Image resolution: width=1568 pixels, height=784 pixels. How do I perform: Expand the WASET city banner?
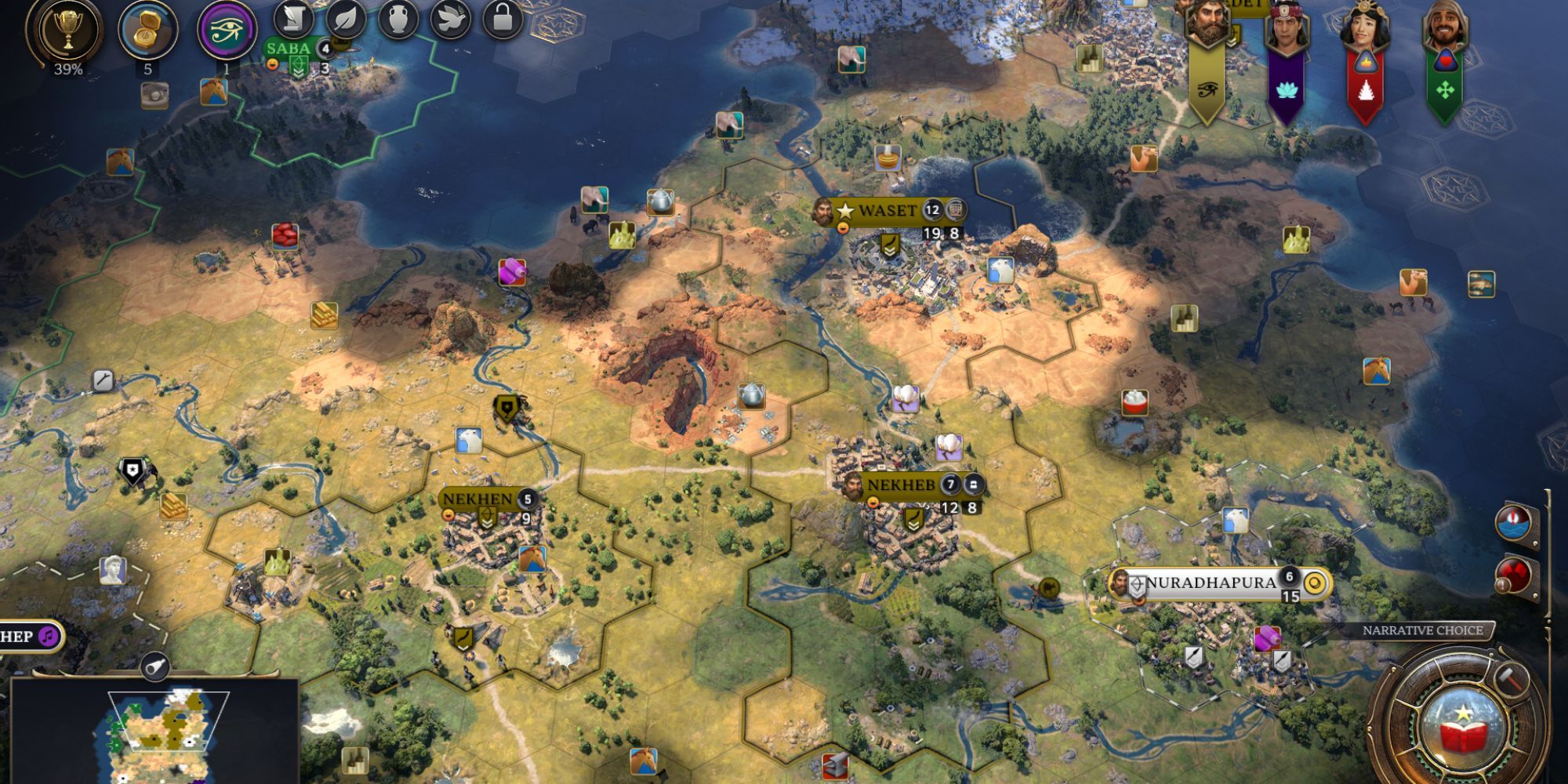point(887,210)
